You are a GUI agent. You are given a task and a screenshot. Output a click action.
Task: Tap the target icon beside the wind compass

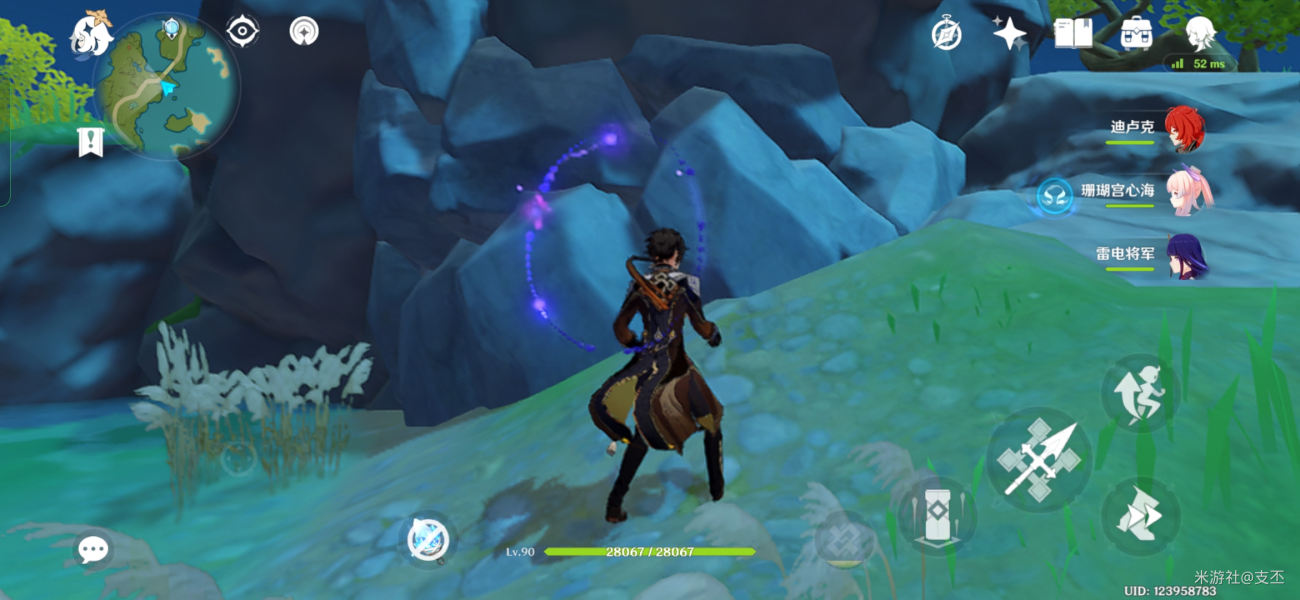tap(304, 32)
